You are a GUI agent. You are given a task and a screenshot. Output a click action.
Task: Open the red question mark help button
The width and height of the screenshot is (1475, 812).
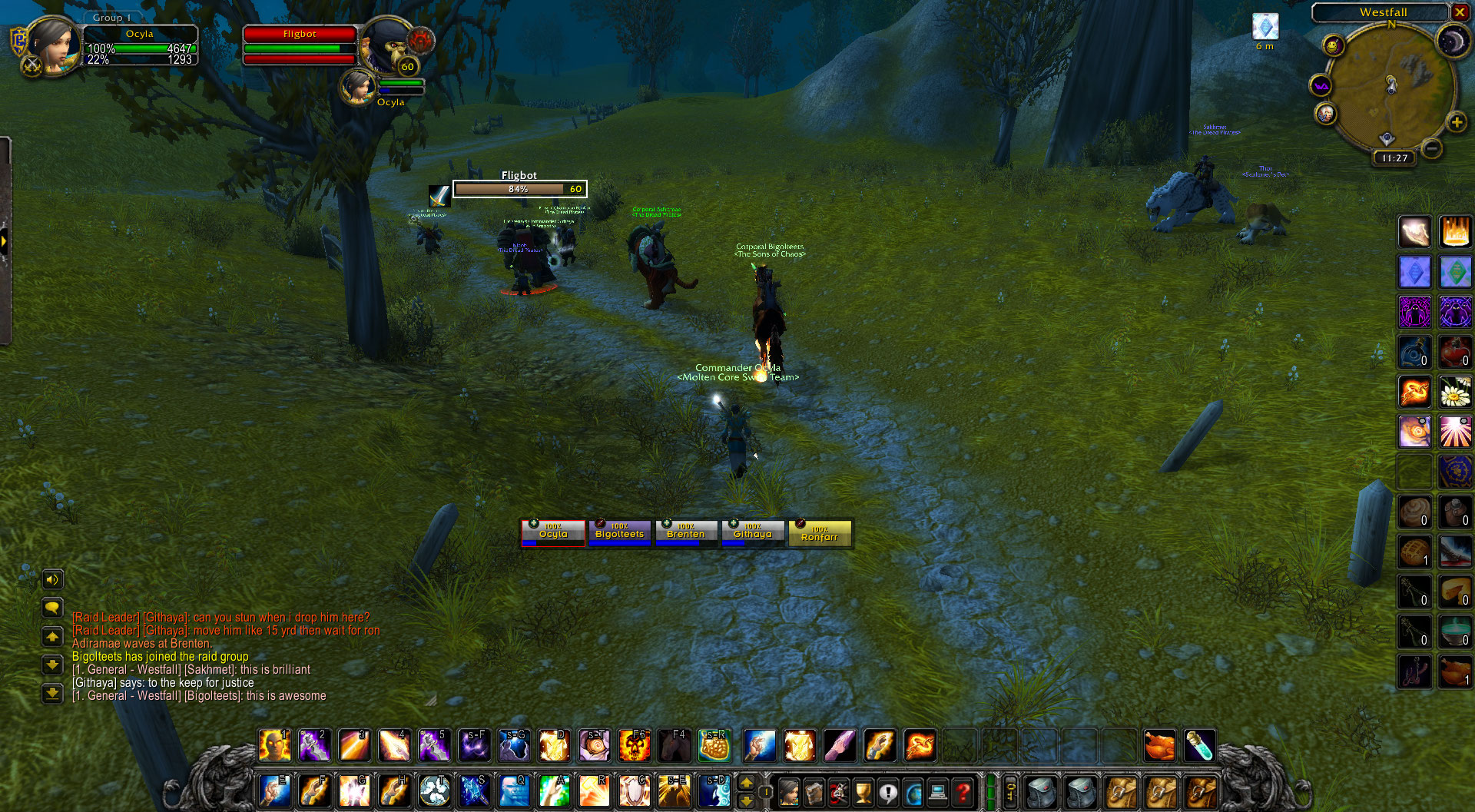pos(963,792)
